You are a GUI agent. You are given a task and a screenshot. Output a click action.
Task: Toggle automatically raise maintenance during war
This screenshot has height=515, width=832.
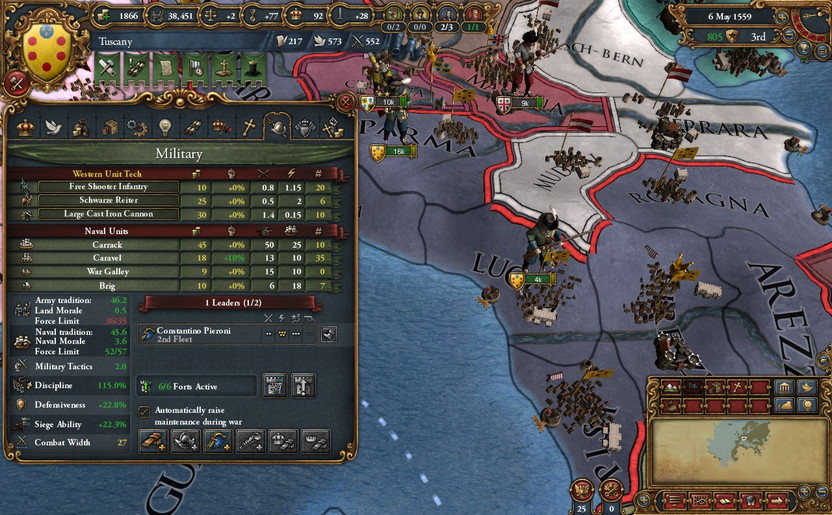145,411
